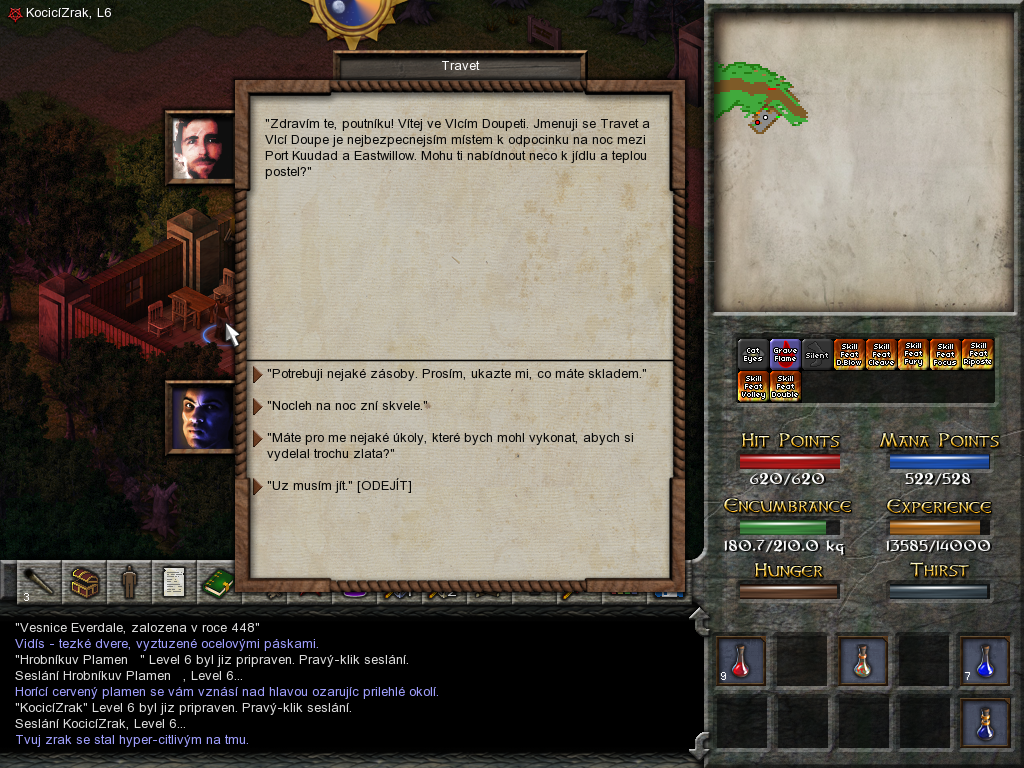Screen dimensions: 1024x768
Task: Activate the Skill Feat Cleave icon
Action: [881, 354]
